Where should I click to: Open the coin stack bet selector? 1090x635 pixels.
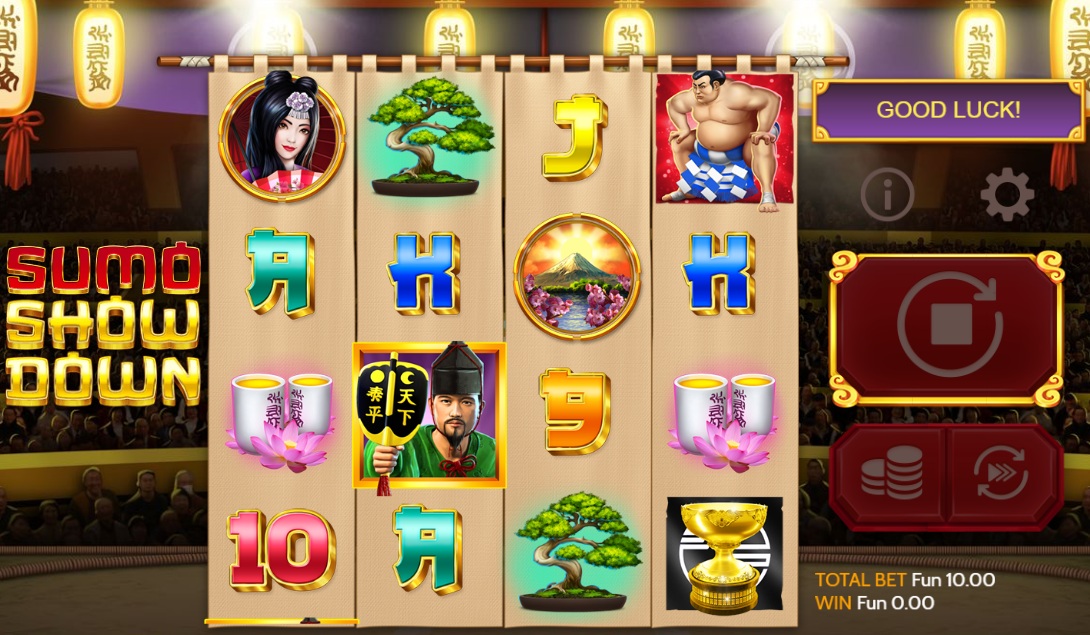pyautogui.click(x=890, y=474)
